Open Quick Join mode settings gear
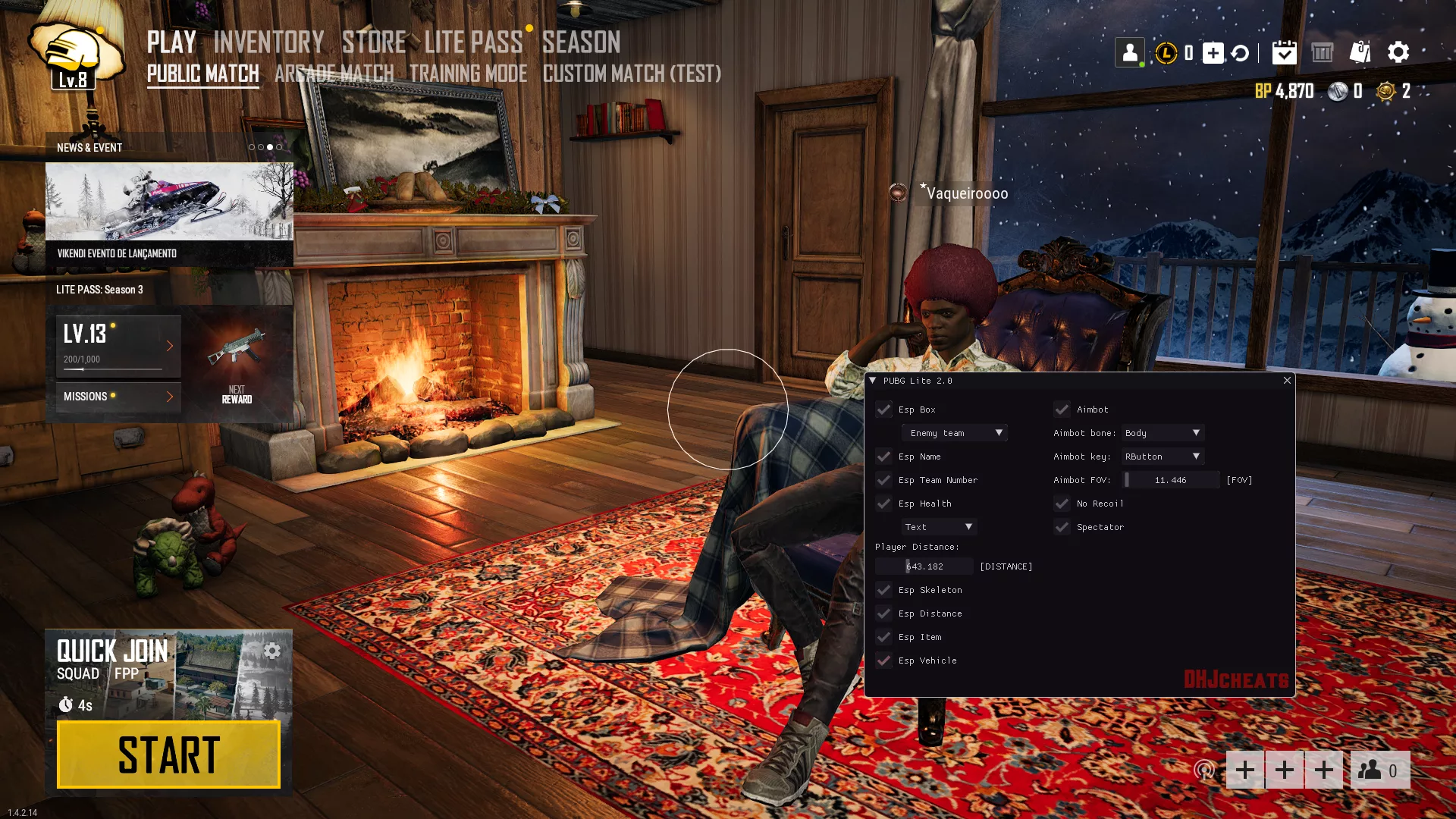 271,651
